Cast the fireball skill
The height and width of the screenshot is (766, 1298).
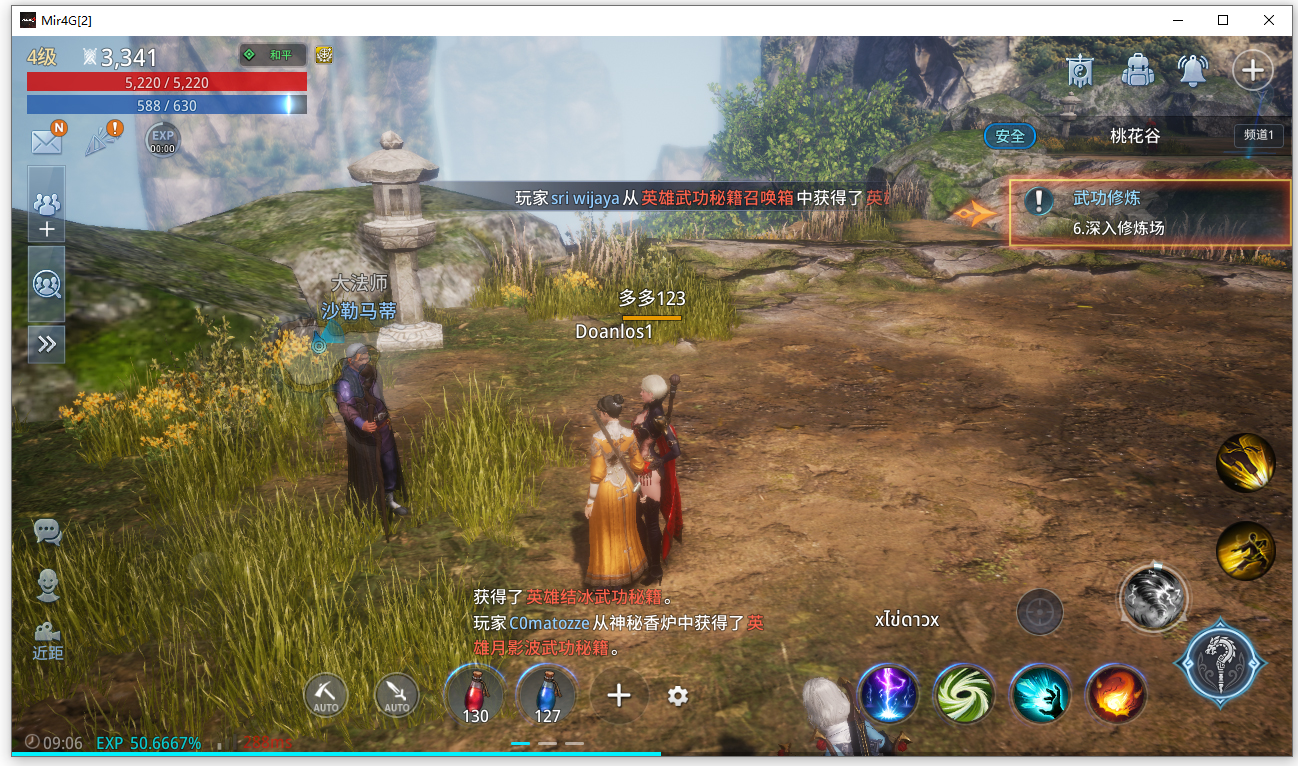(x=1116, y=693)
